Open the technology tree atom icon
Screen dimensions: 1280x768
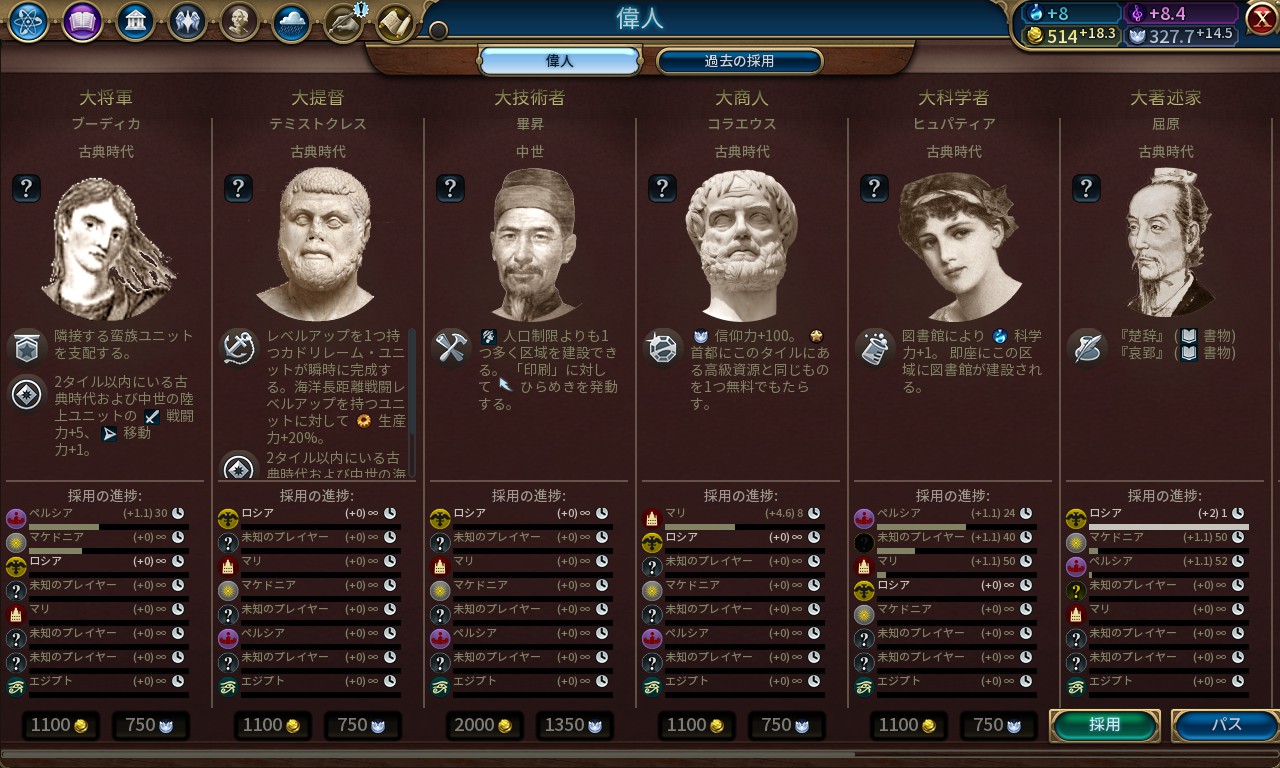pos(29,22)
